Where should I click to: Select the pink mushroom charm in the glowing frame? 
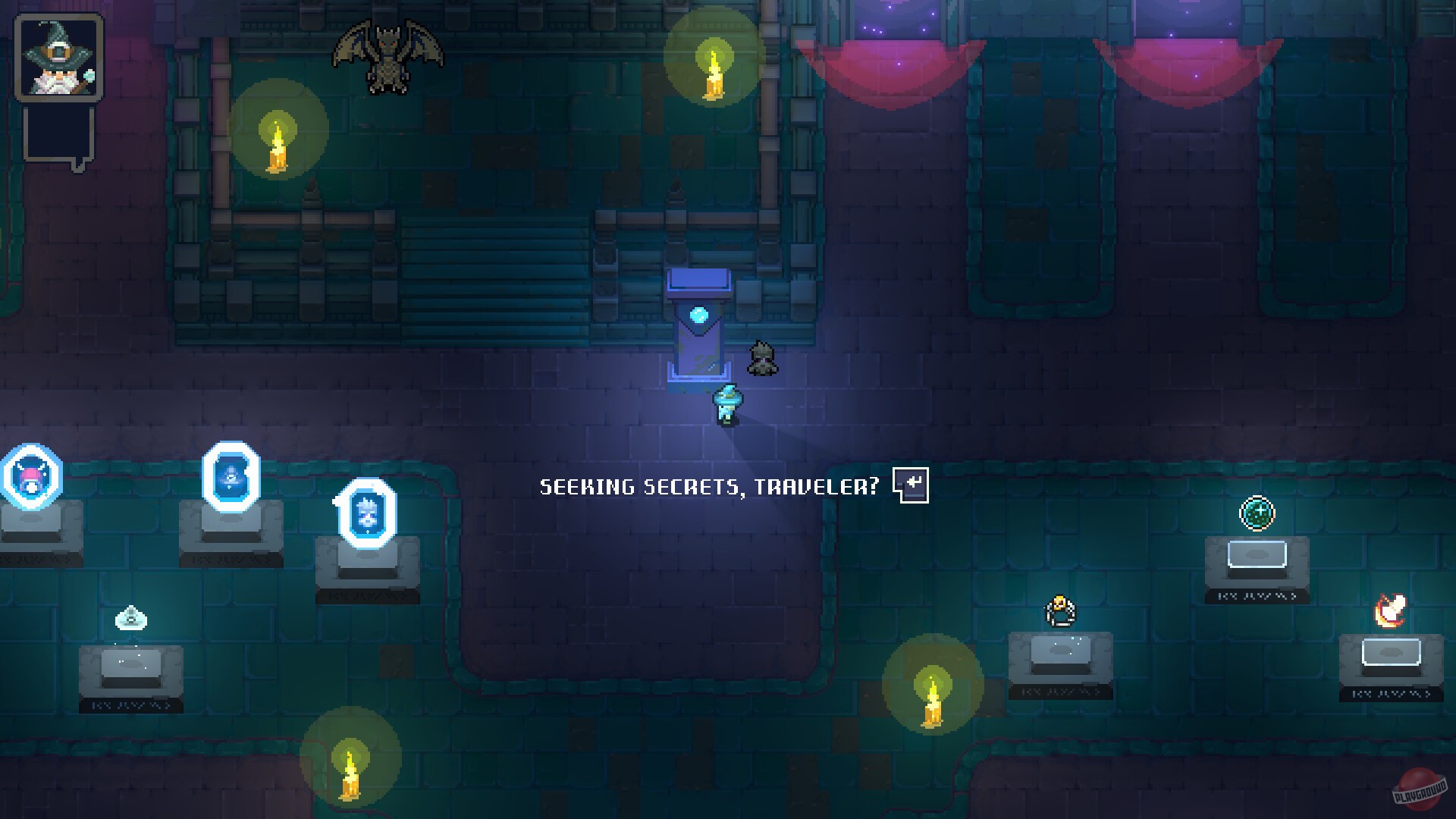click(x=29, y=476)
